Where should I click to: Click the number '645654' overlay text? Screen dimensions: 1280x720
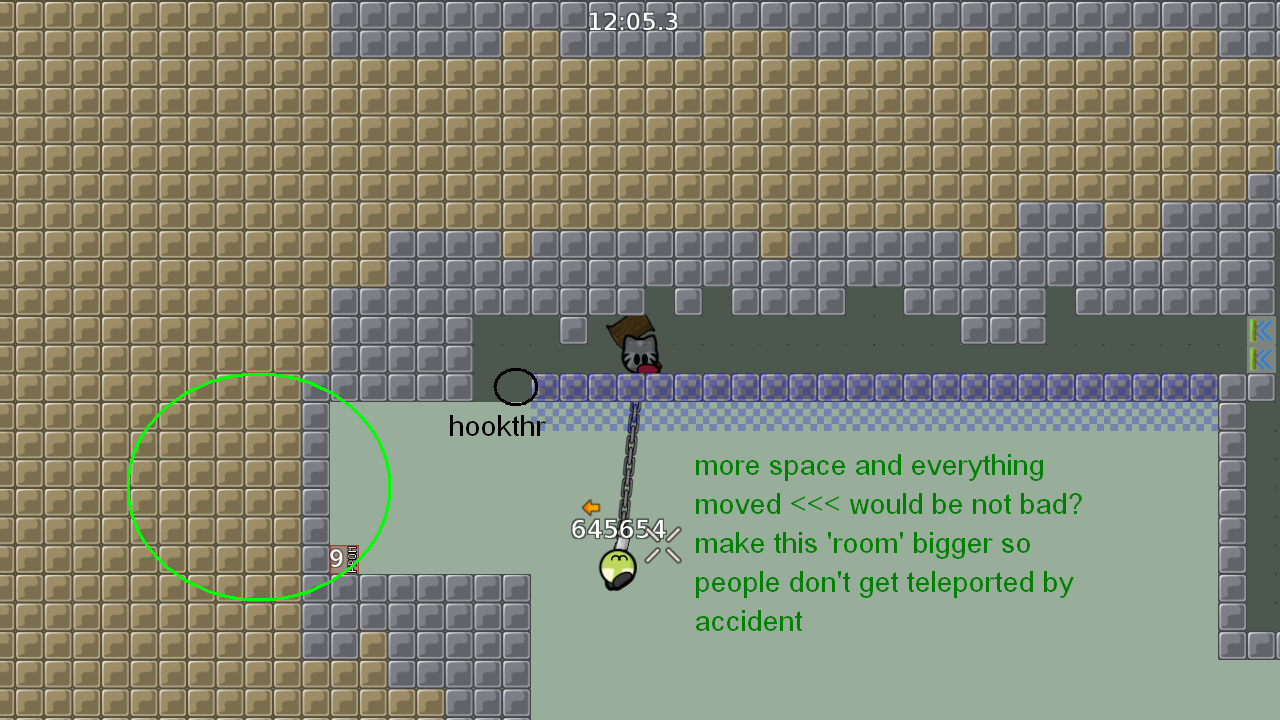coord(620,530)
